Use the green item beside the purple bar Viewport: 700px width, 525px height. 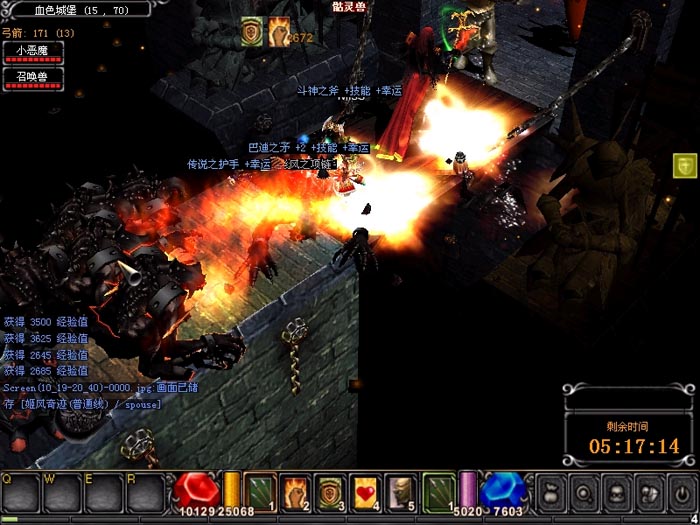pyautogui.click(x=438, y=490)
